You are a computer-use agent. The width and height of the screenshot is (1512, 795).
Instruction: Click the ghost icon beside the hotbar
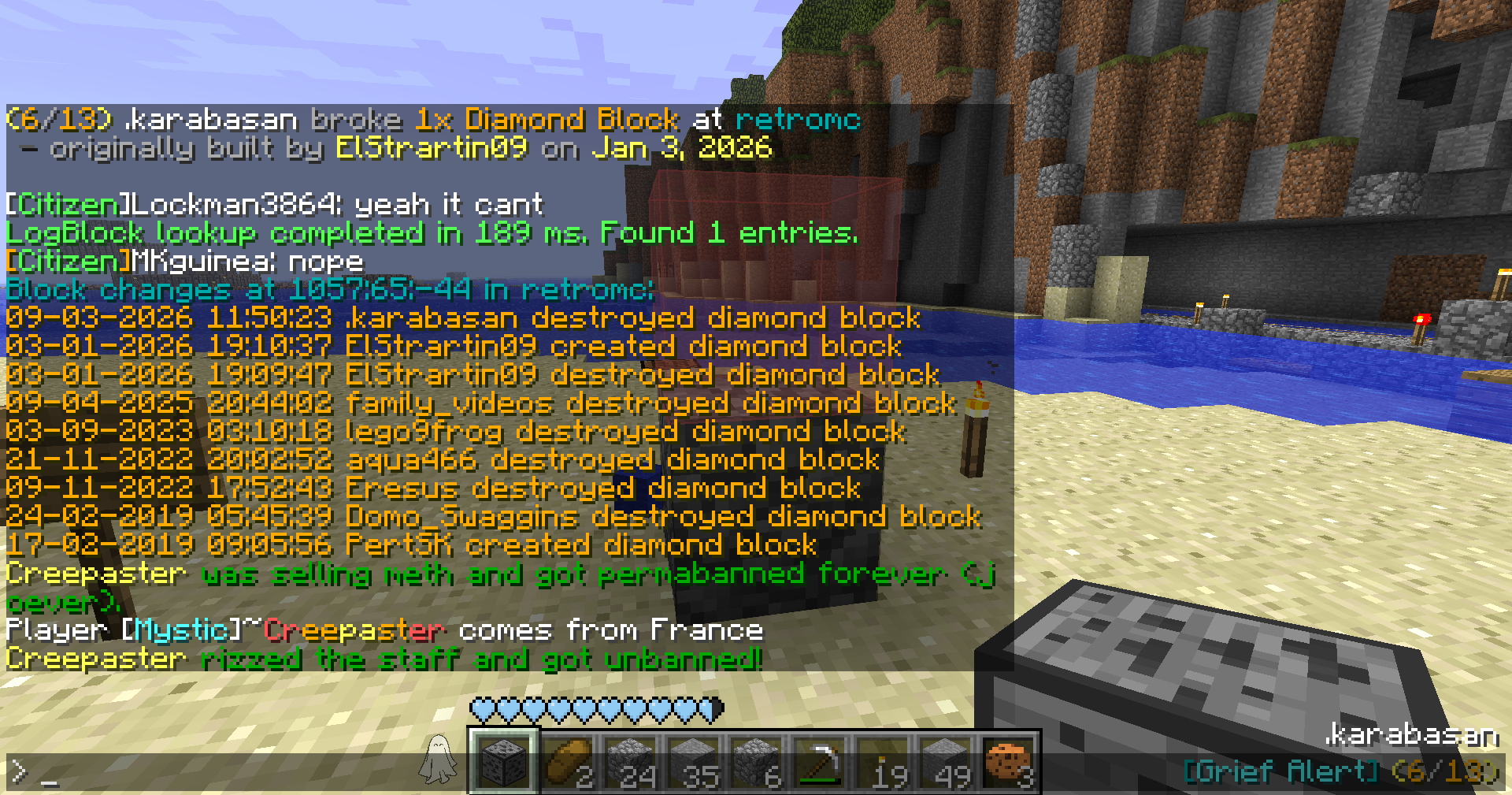pyautogui.click(x=439, y=760)
